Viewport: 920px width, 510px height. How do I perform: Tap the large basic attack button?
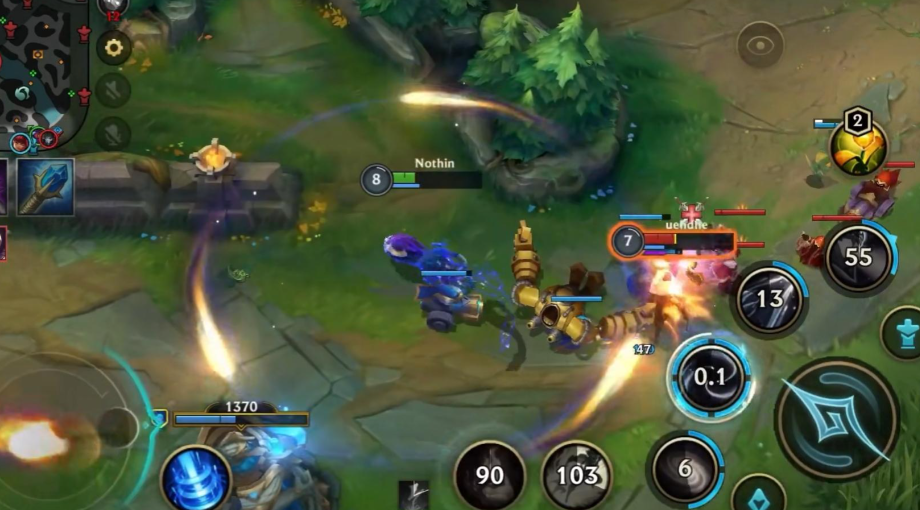[x=836, y=418]
